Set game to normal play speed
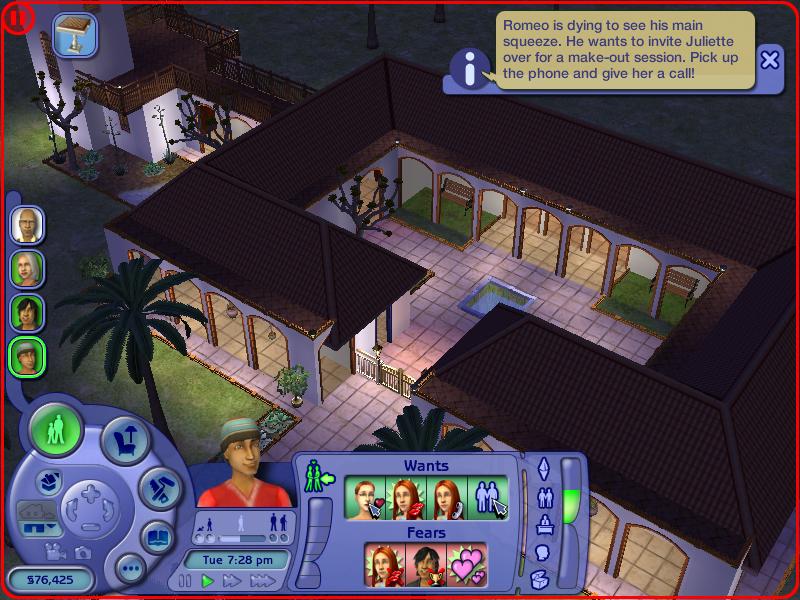Screen dimensions: 800x600 pyautogui.click(x=208, y=581)
